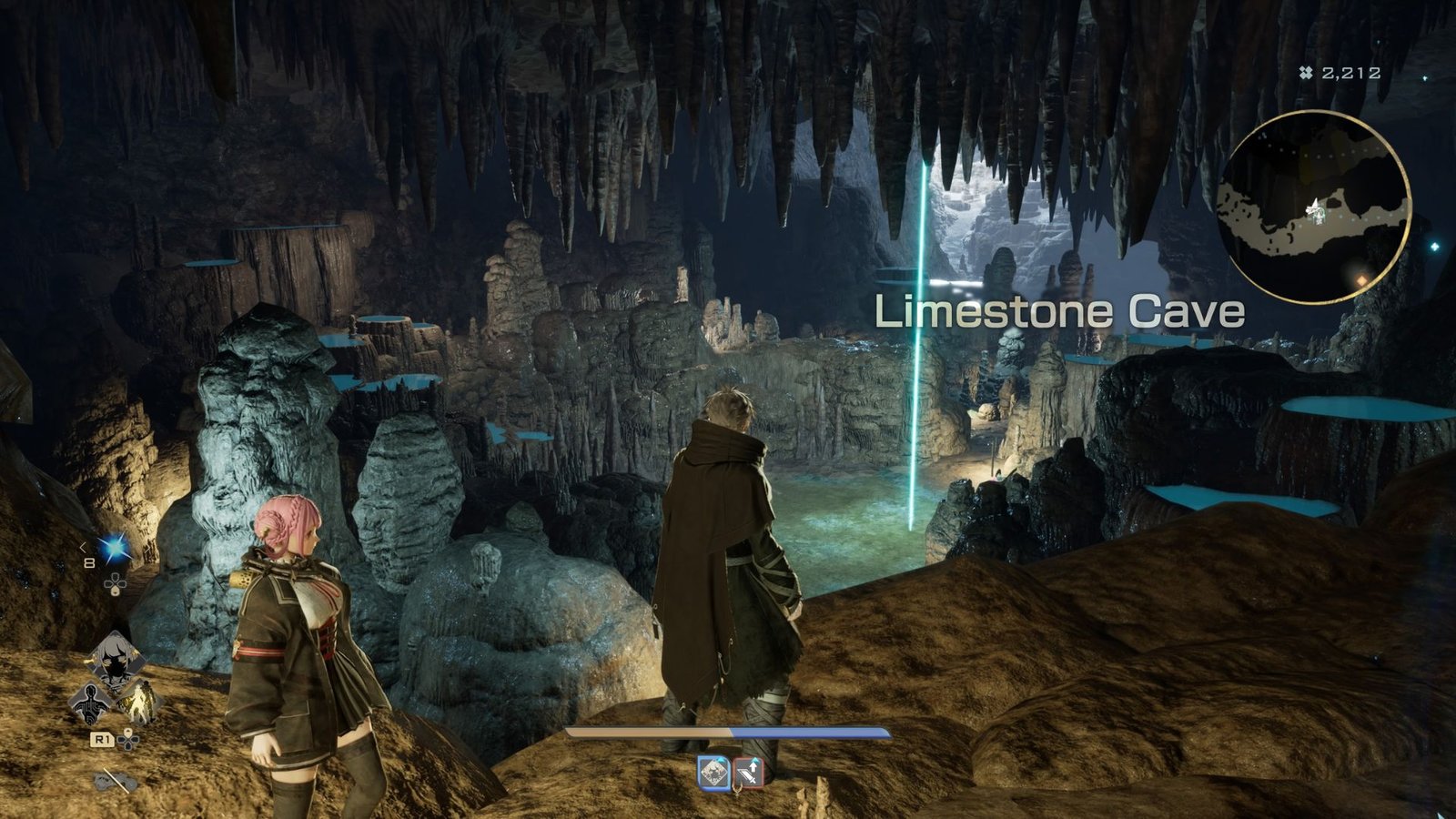Expand the left chevron next to the item counter
Image resolution: width=1456 pixels, height=819 pixels.
82,547
